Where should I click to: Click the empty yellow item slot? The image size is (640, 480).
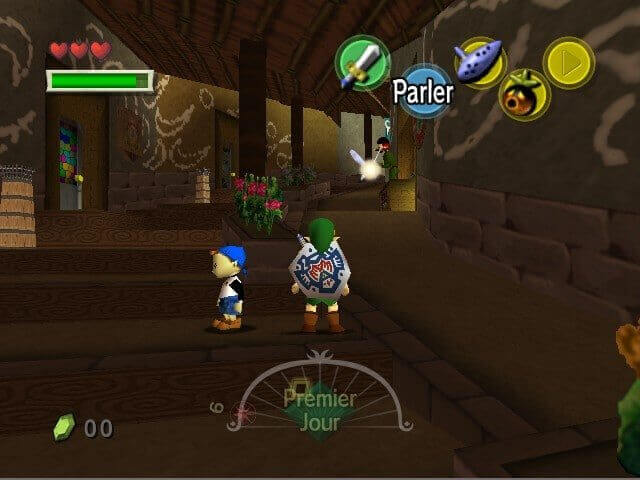[568, 62]
